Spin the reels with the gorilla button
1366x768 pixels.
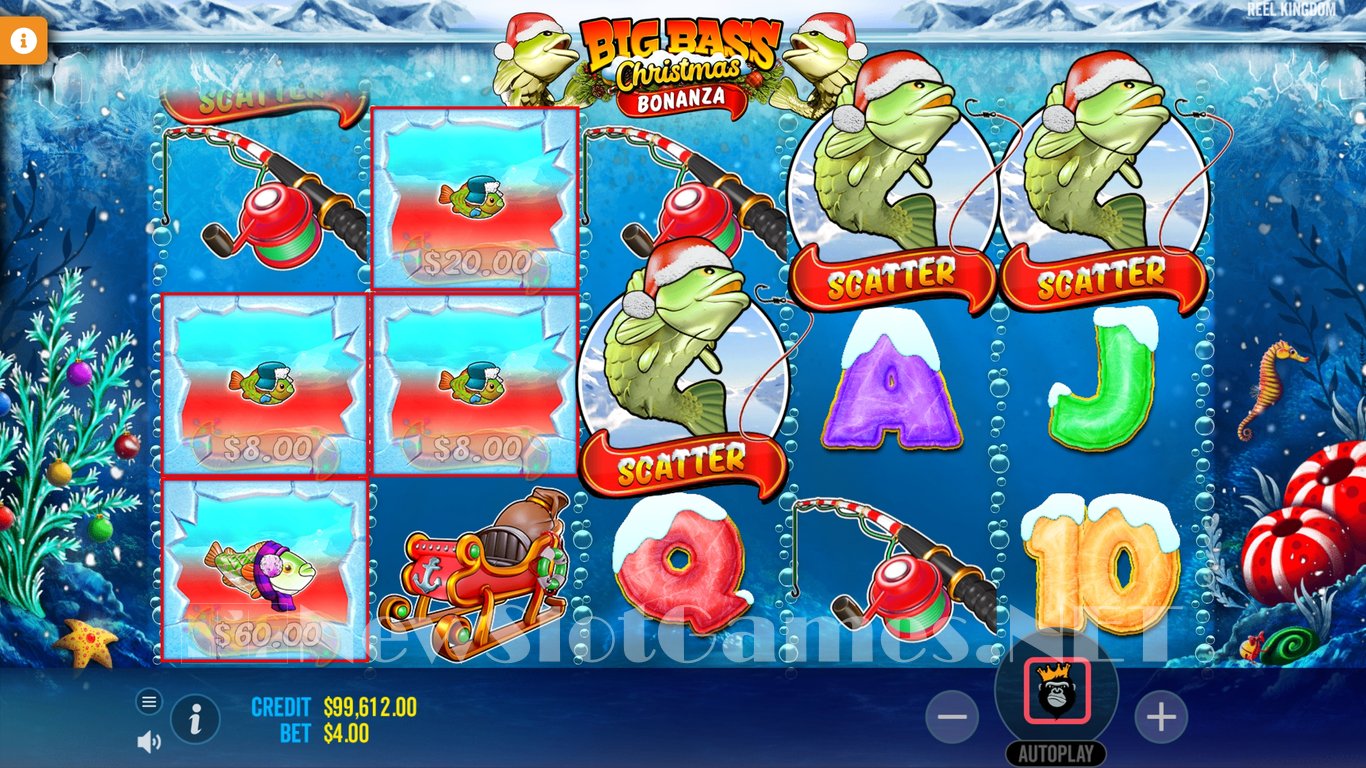(1056, 691)
